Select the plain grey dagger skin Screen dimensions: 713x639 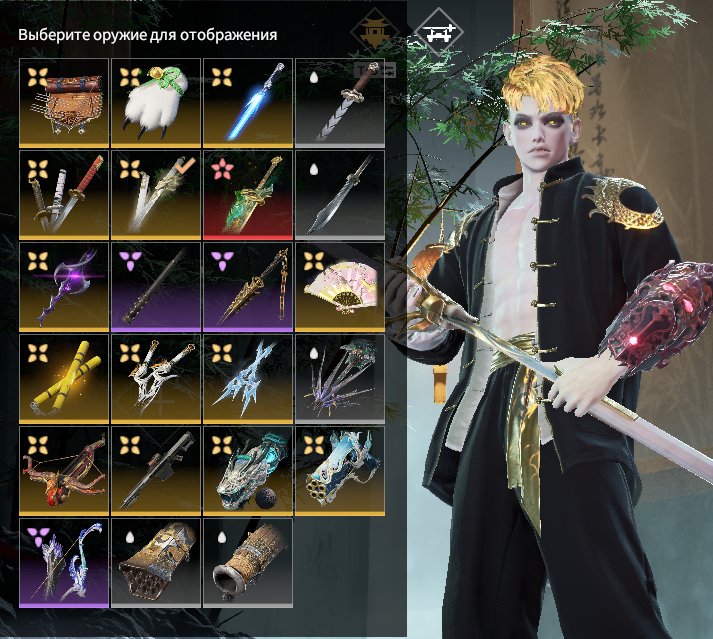[340, 195]
